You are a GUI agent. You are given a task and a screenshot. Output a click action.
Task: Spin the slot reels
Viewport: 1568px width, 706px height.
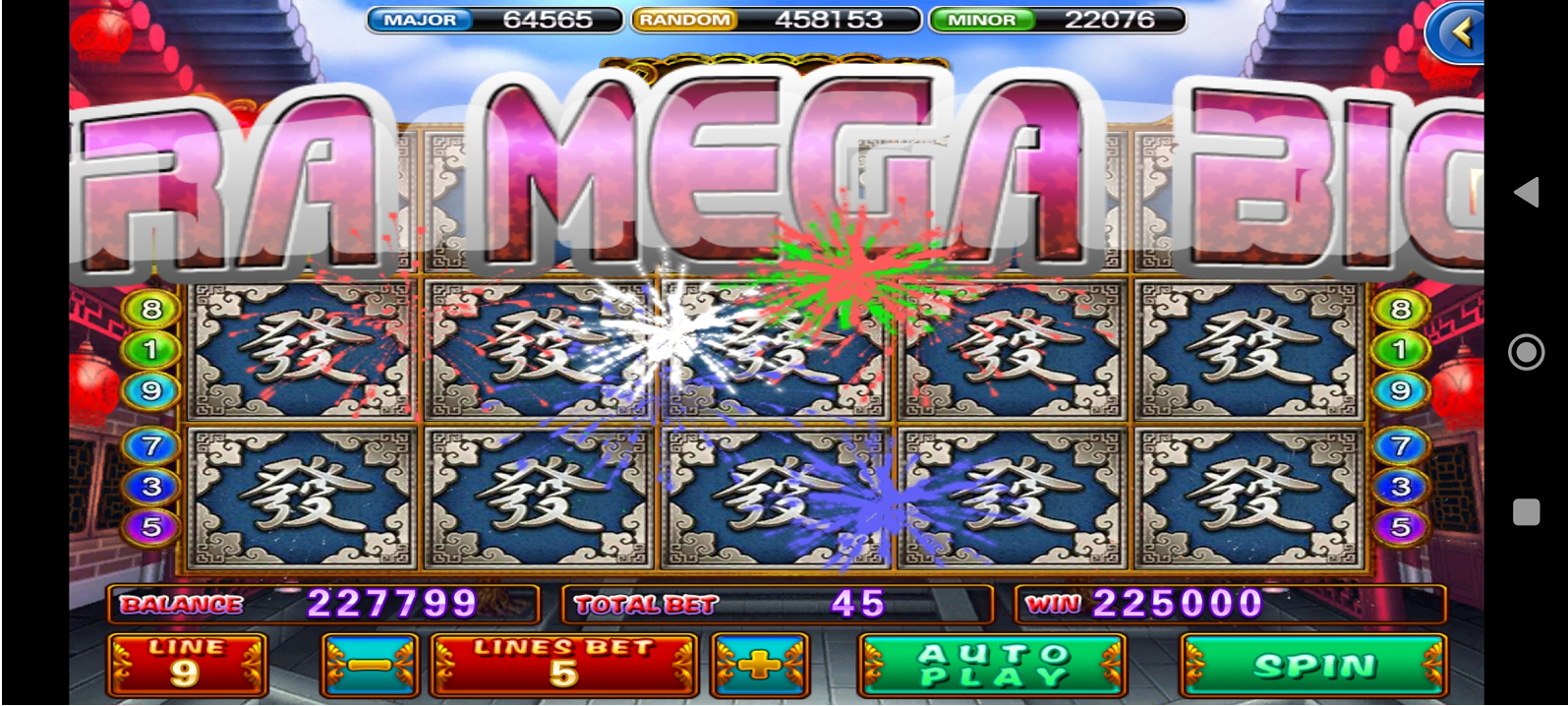pos(1313,666)
